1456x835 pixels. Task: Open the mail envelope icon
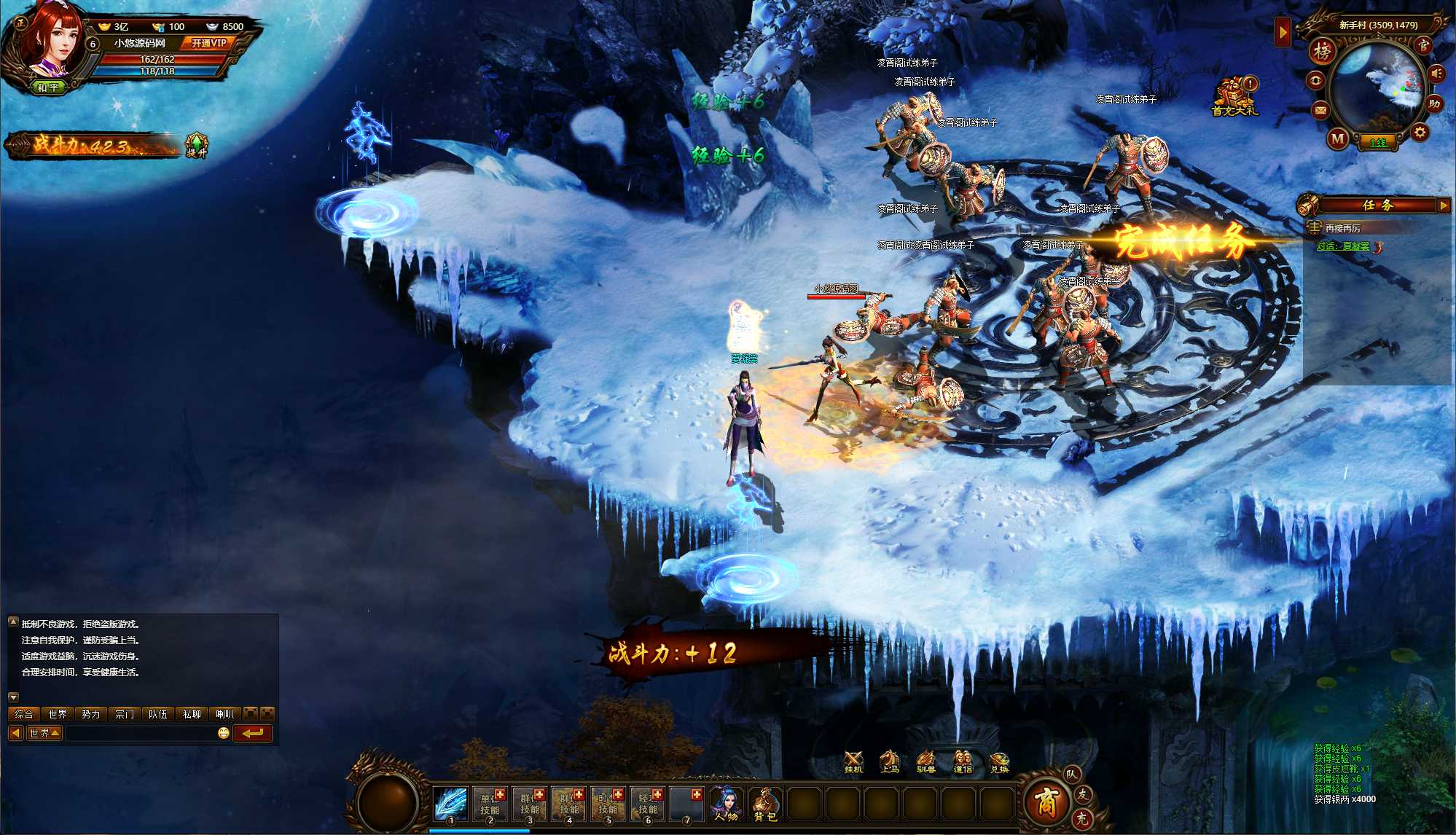coord(1320,110)
